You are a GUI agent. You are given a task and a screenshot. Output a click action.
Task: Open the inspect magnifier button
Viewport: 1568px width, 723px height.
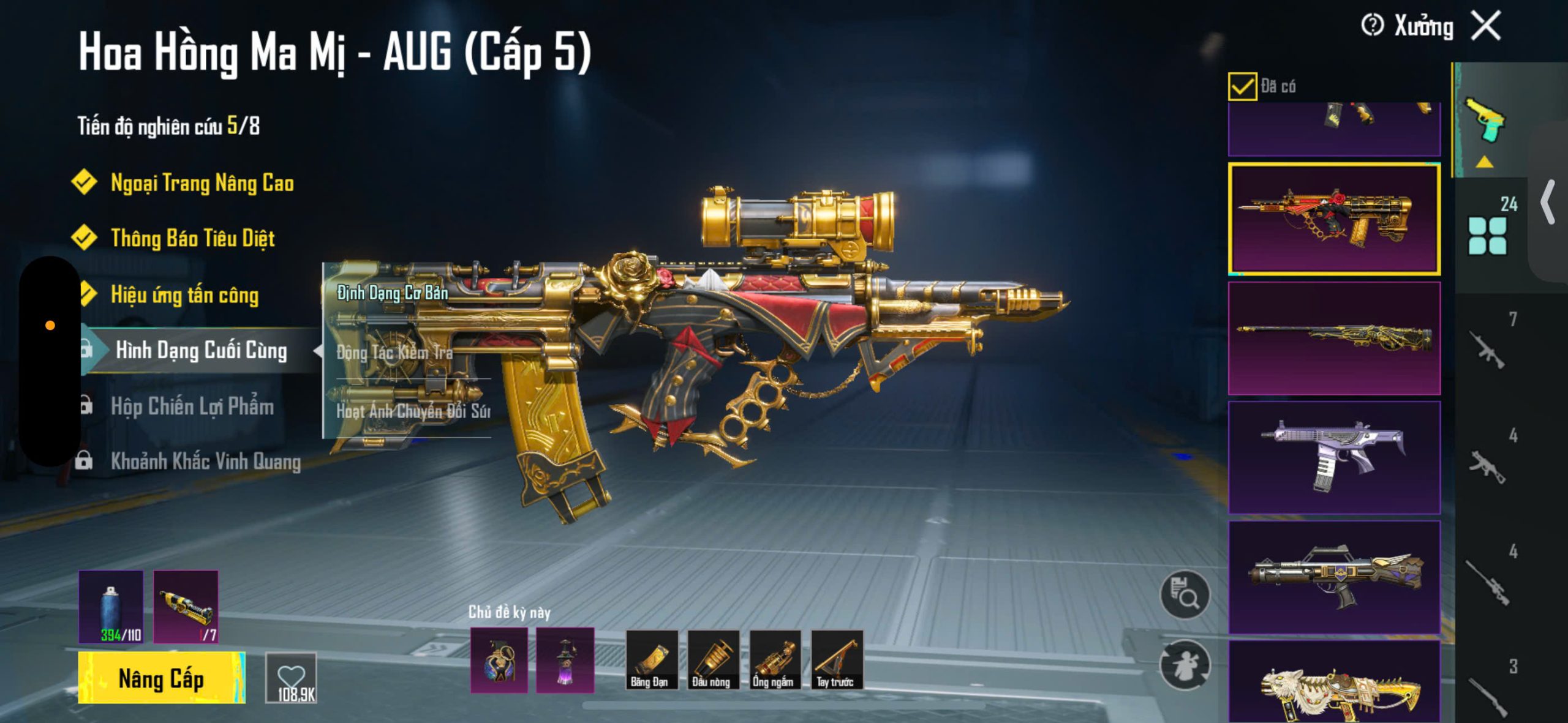[1185, 594]
